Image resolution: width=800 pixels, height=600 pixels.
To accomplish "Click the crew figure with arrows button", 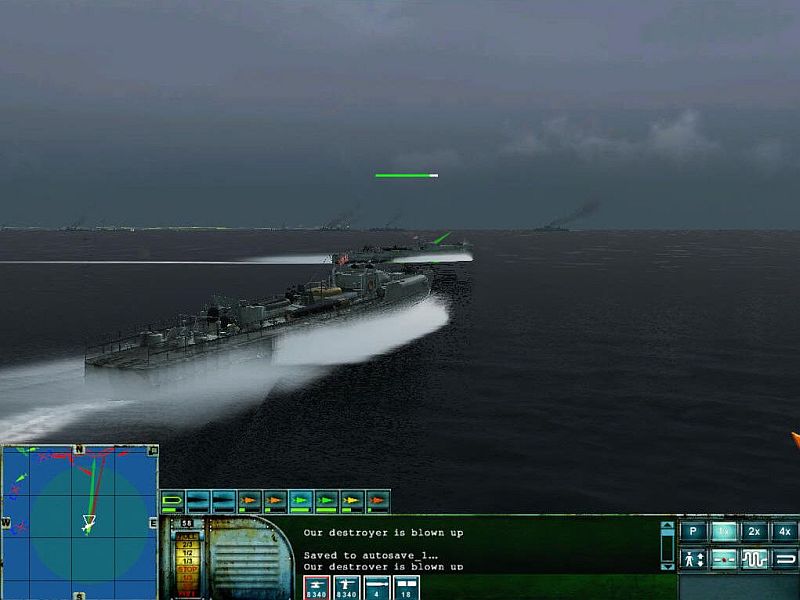I will (x=692, y=559).
